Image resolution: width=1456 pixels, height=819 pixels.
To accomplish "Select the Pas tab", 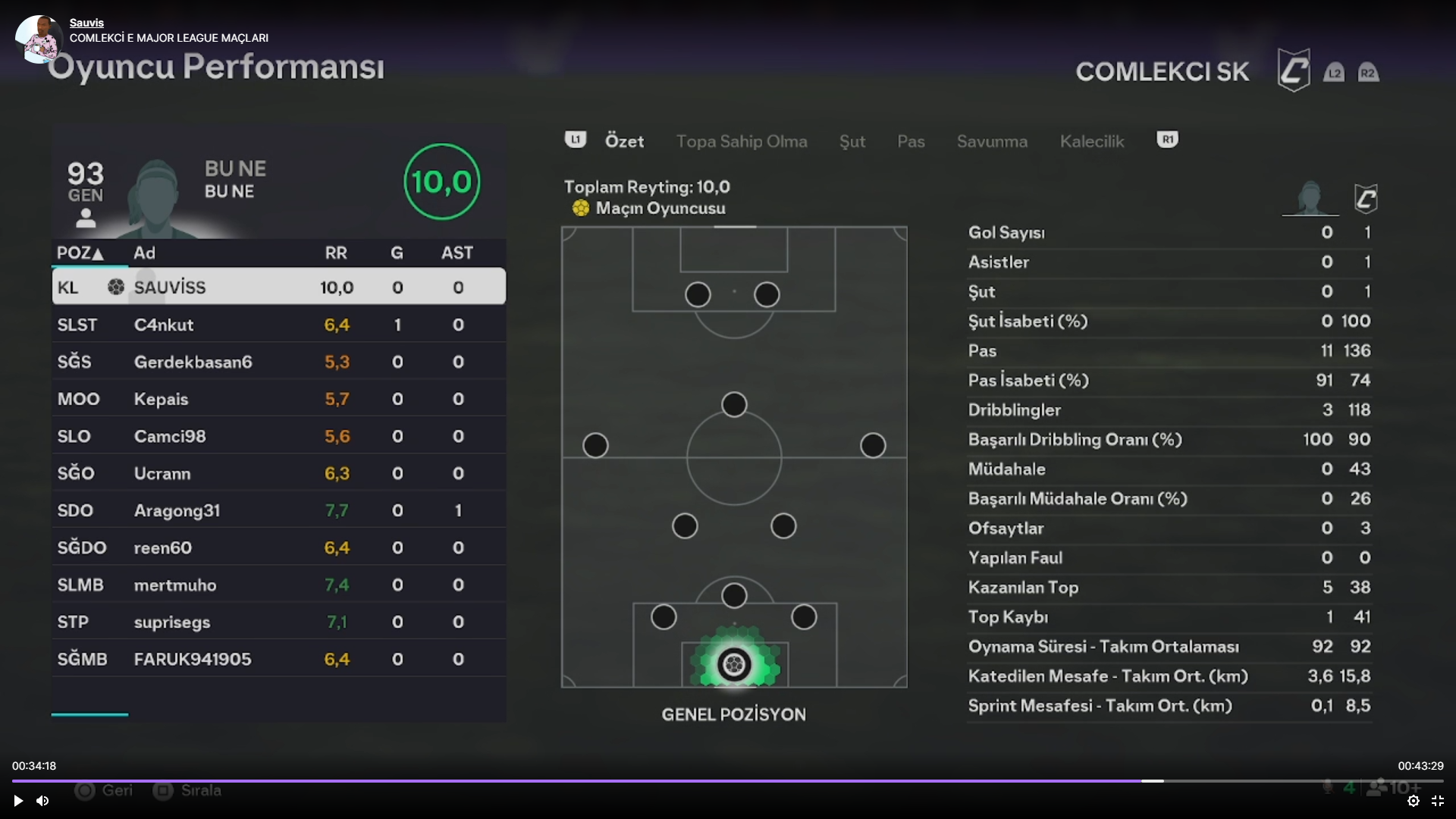I will click(910, 142).
